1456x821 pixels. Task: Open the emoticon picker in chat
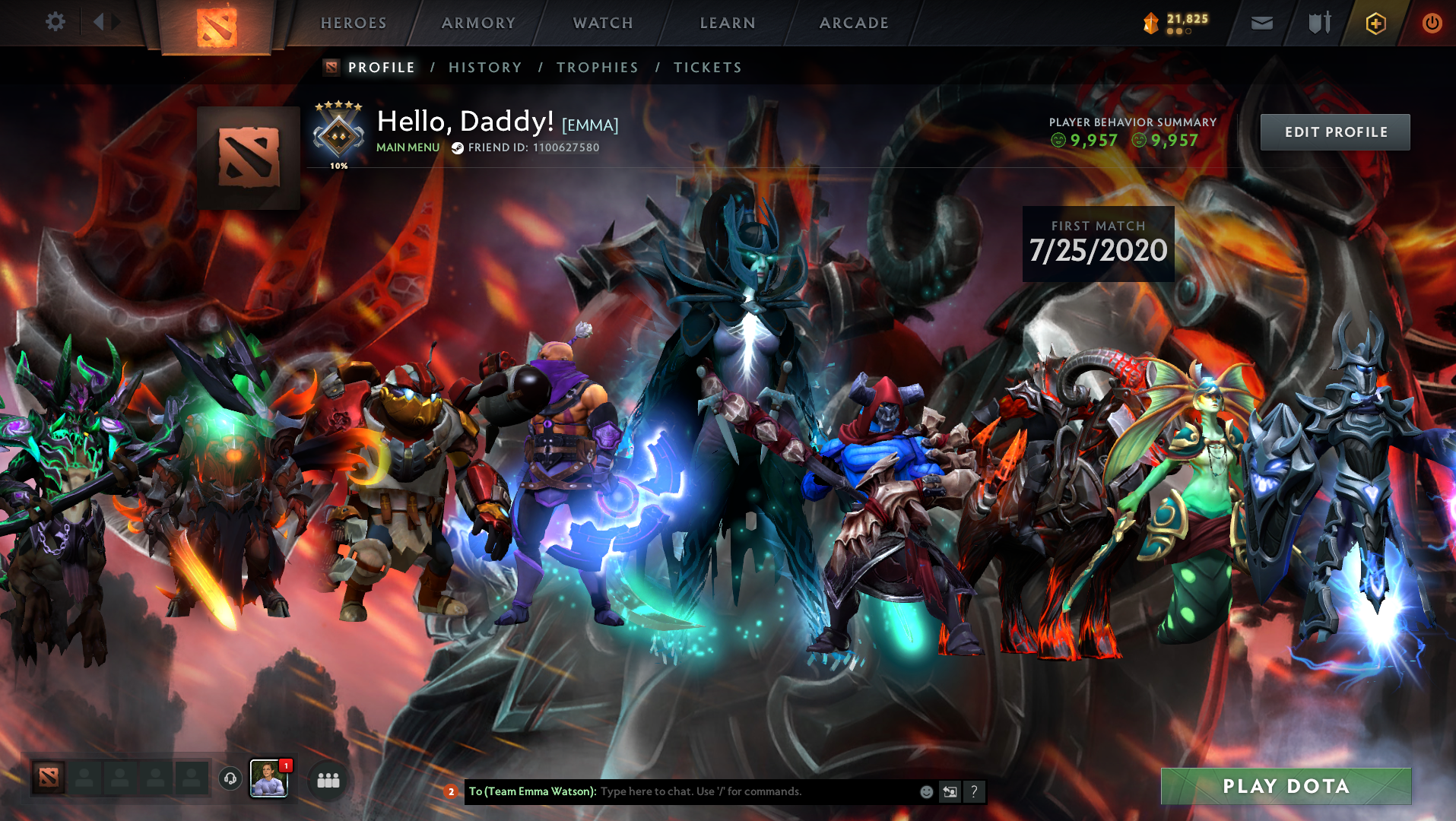pyautogui.click(x=926, y=791)
